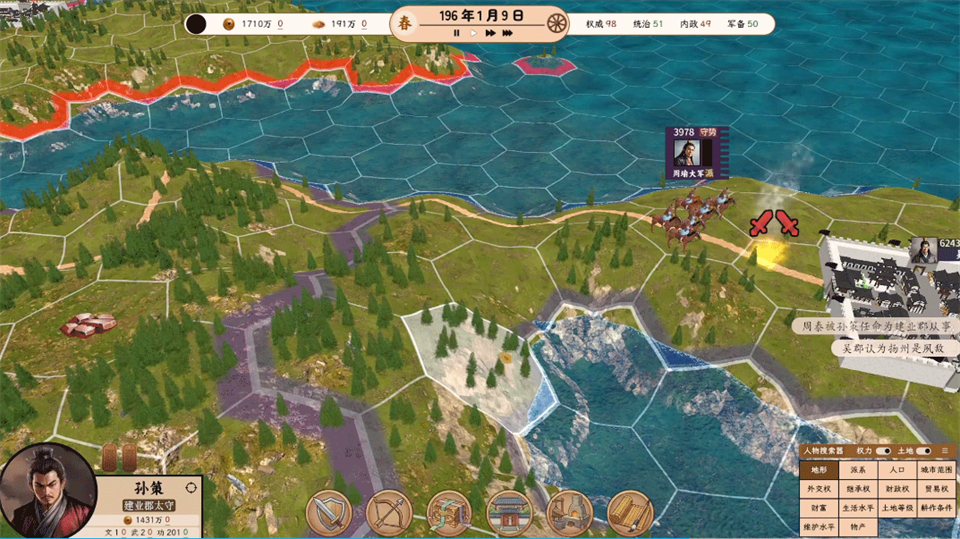Pause the game time
Screen dimensions: 960x539
(456, 33)
